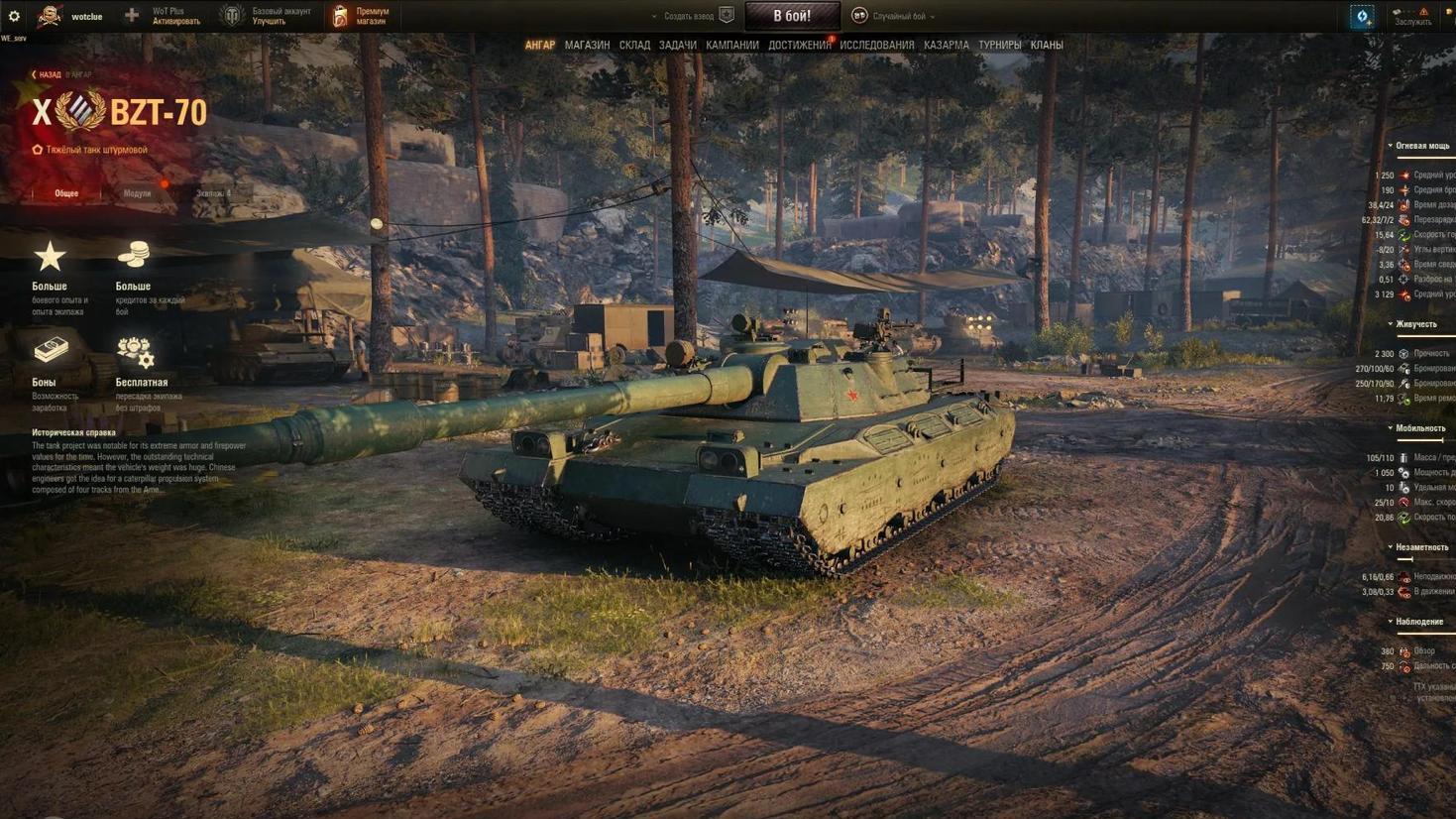Viewport: 1456px width, 819px height.
Task: Click the platoon badge icon near Создать взвод
Action: (x=728, y=15)
